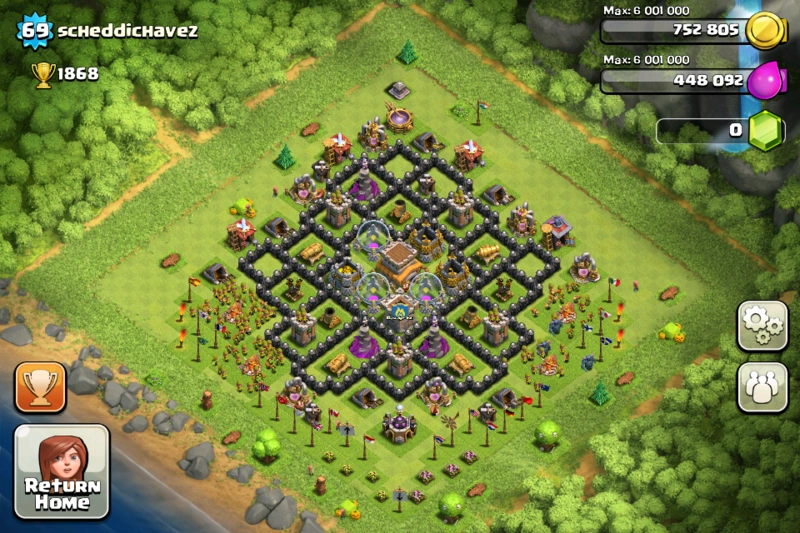Select the level 69 experience badge

coord(35,30)
